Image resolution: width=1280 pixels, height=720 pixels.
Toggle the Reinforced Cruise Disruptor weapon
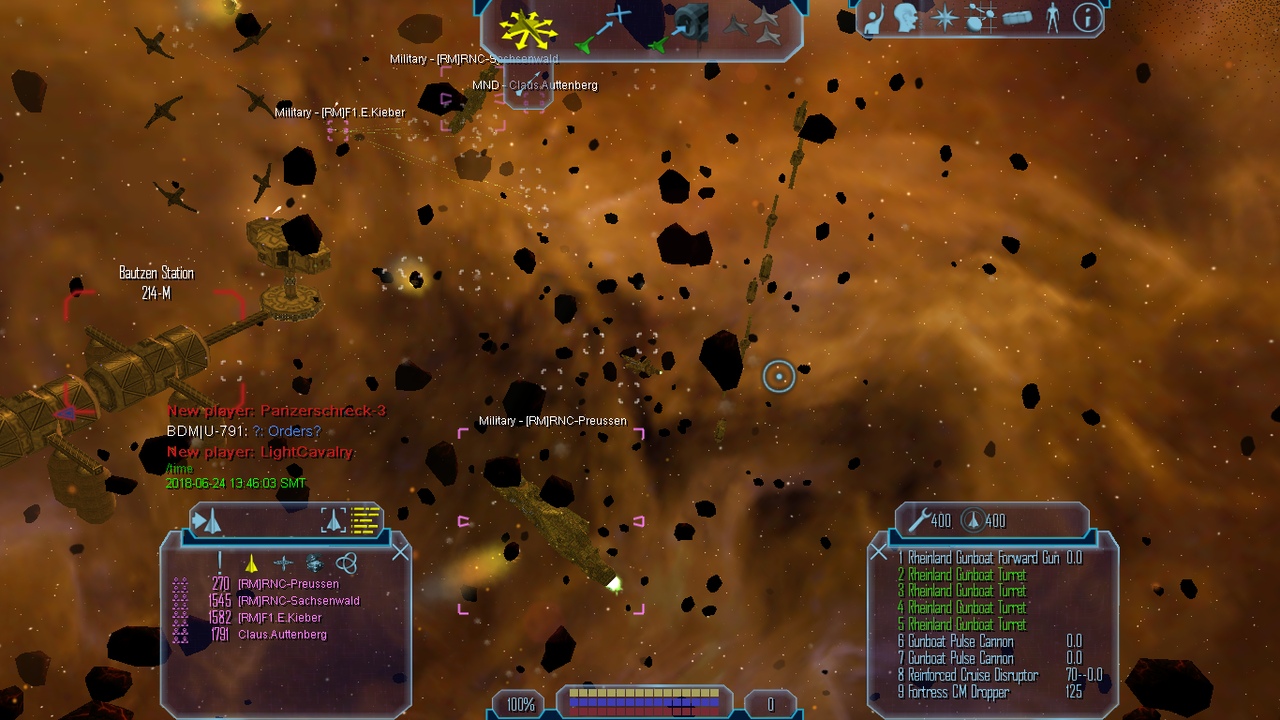(x=973, y=675)
